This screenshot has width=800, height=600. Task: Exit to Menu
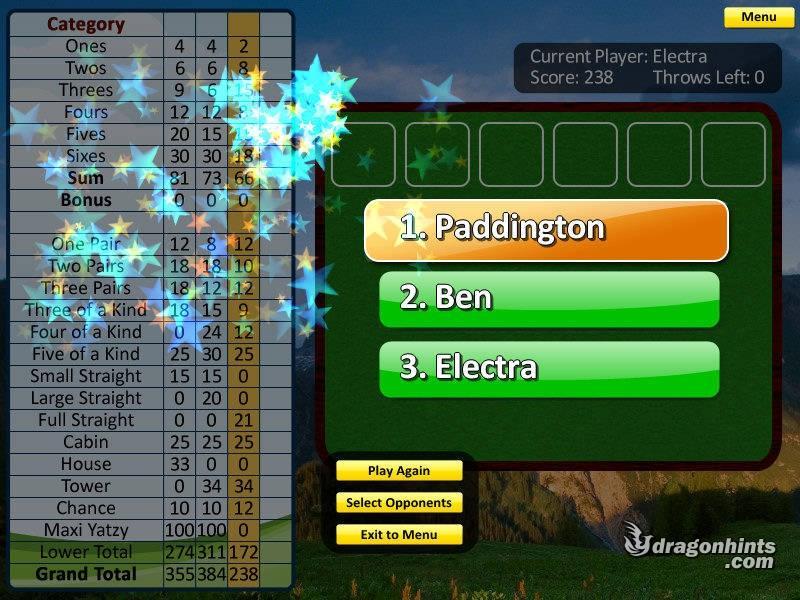(399, 535)
